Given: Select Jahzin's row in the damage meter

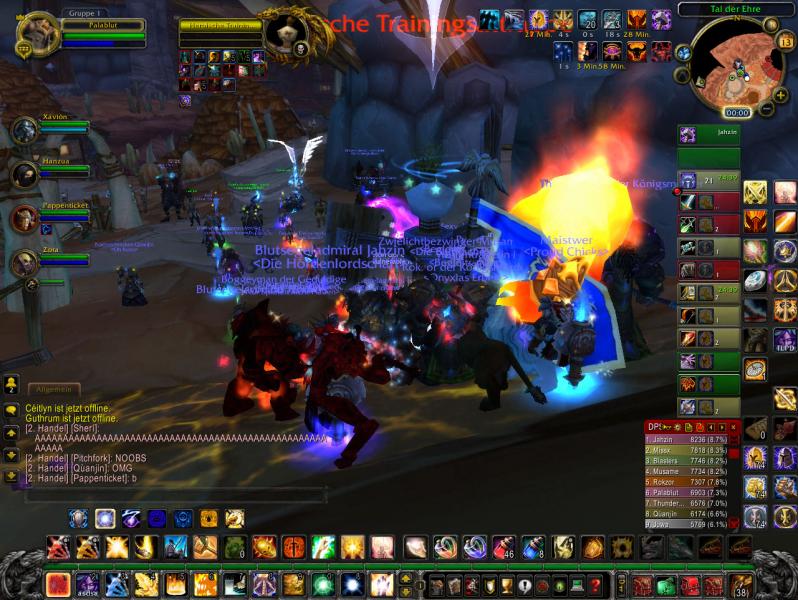Looking at the screenshot, I should (690, 439).
